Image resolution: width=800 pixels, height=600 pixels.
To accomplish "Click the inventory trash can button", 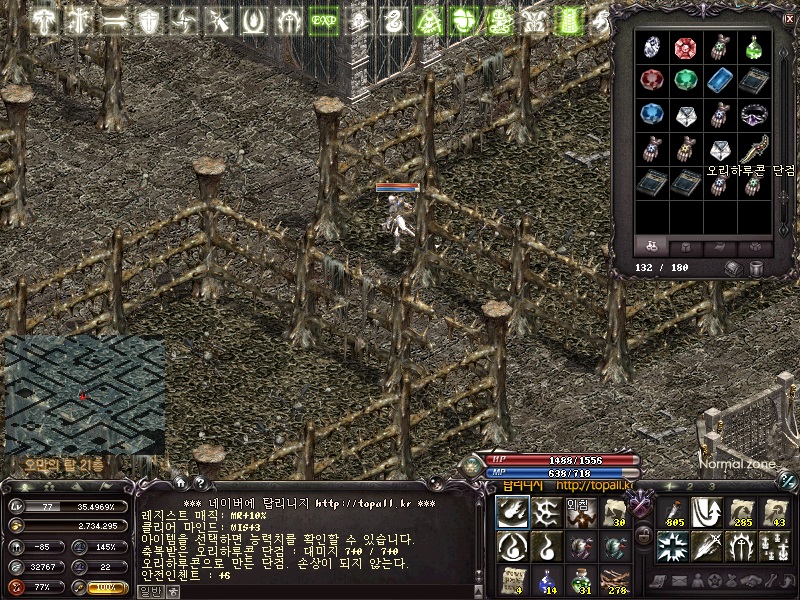I will click(756, 268).
